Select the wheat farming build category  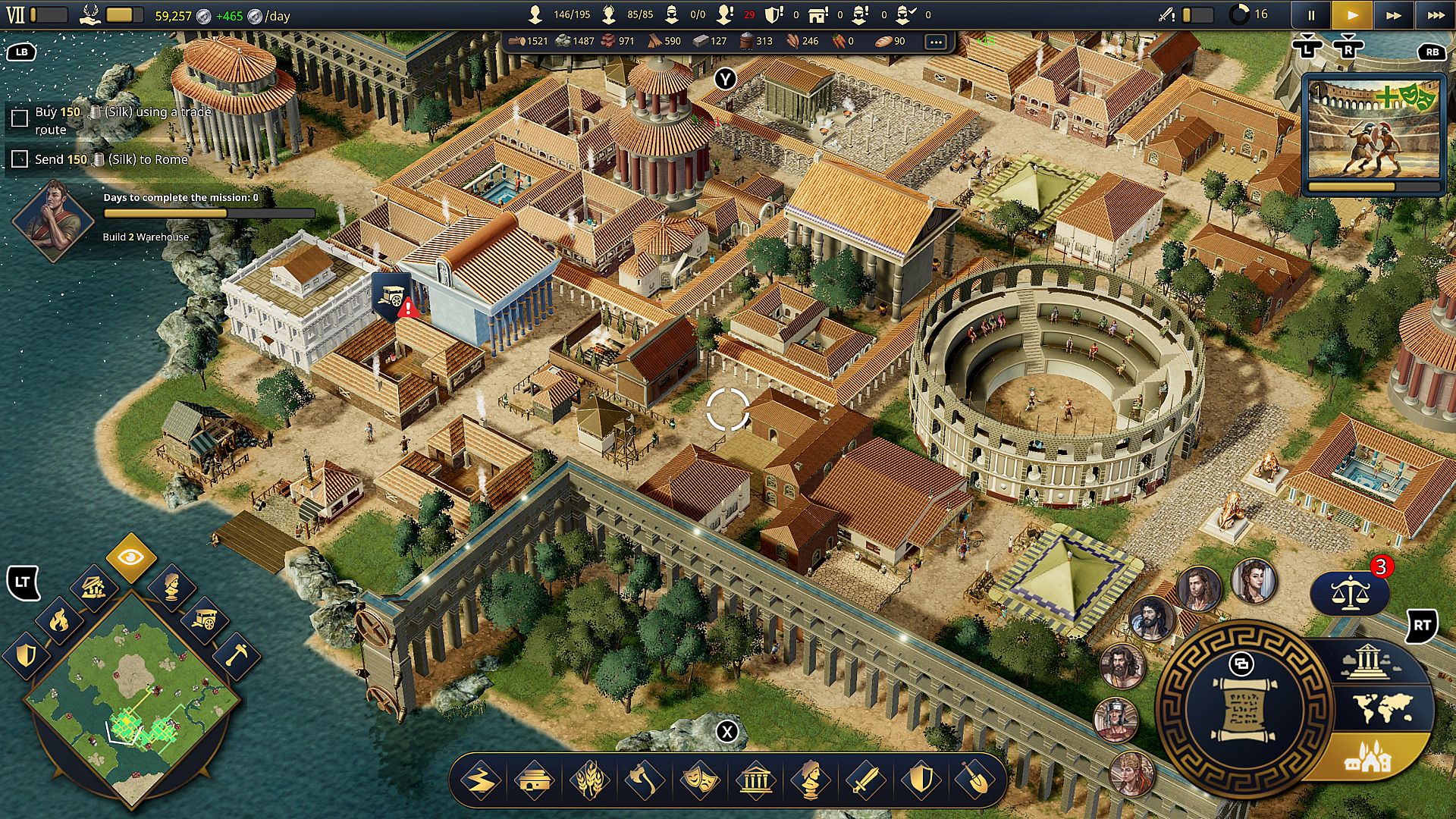[589, 780]
